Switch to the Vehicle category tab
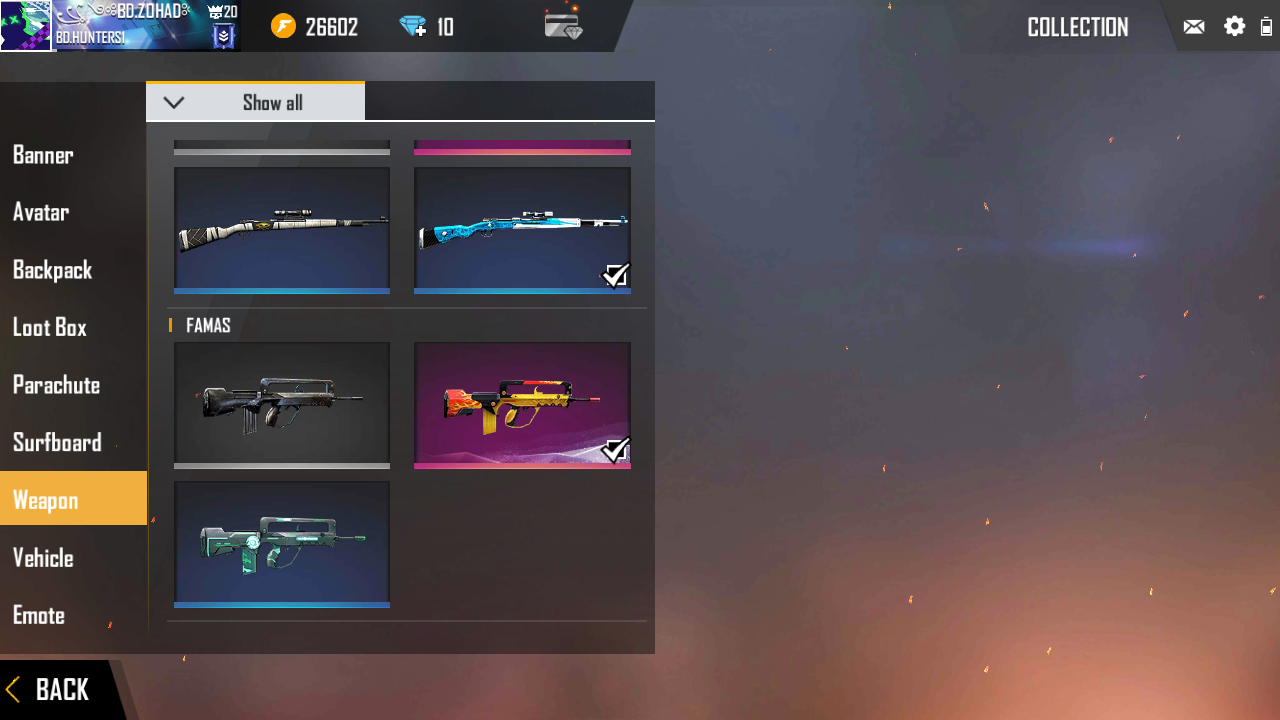Image resolution: width=1280 pixels, height=720 pixels. click(43, 558)
